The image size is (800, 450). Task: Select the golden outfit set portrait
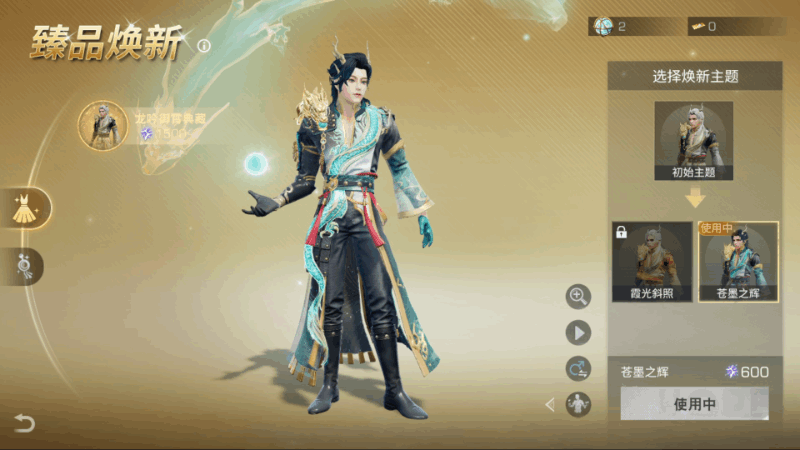coord(103,126)
